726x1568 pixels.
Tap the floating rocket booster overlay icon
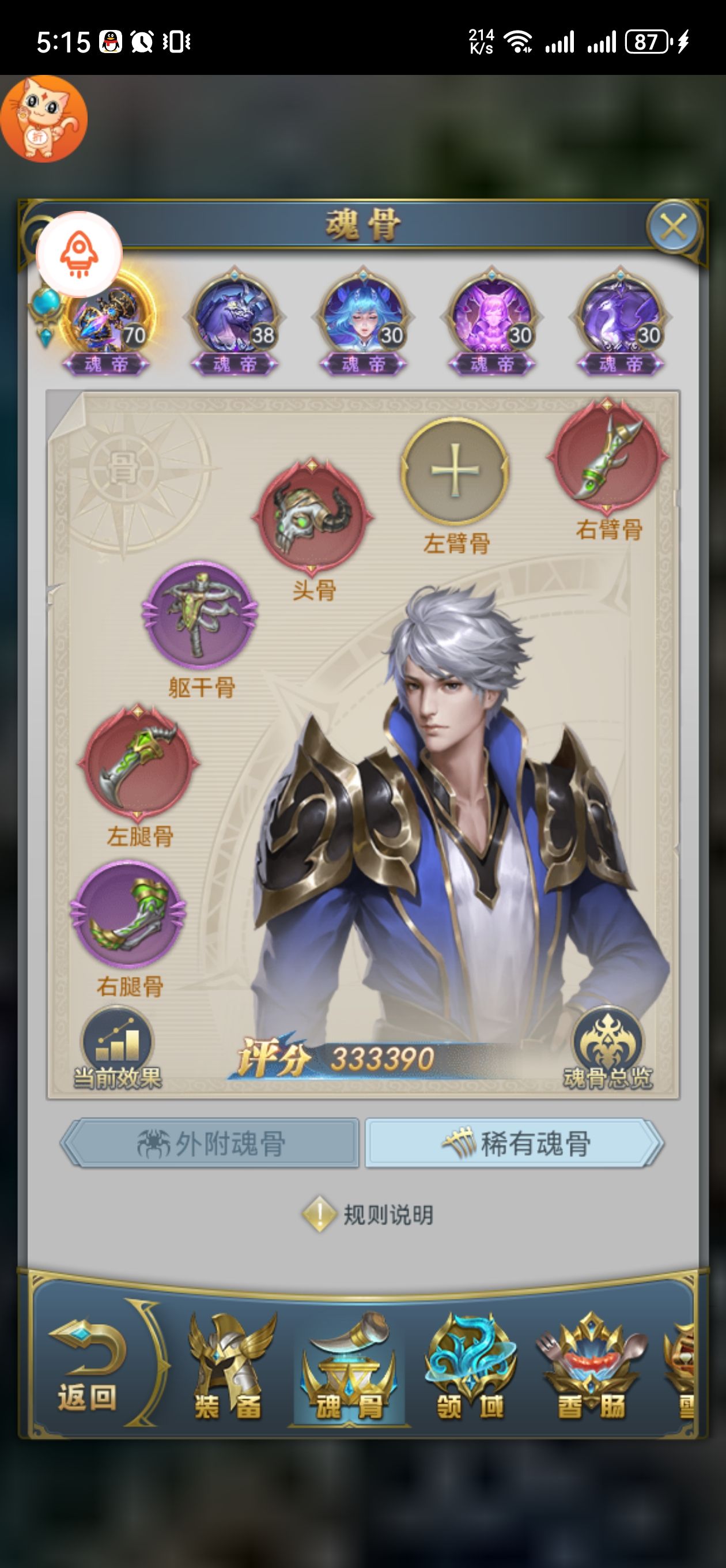79,254
